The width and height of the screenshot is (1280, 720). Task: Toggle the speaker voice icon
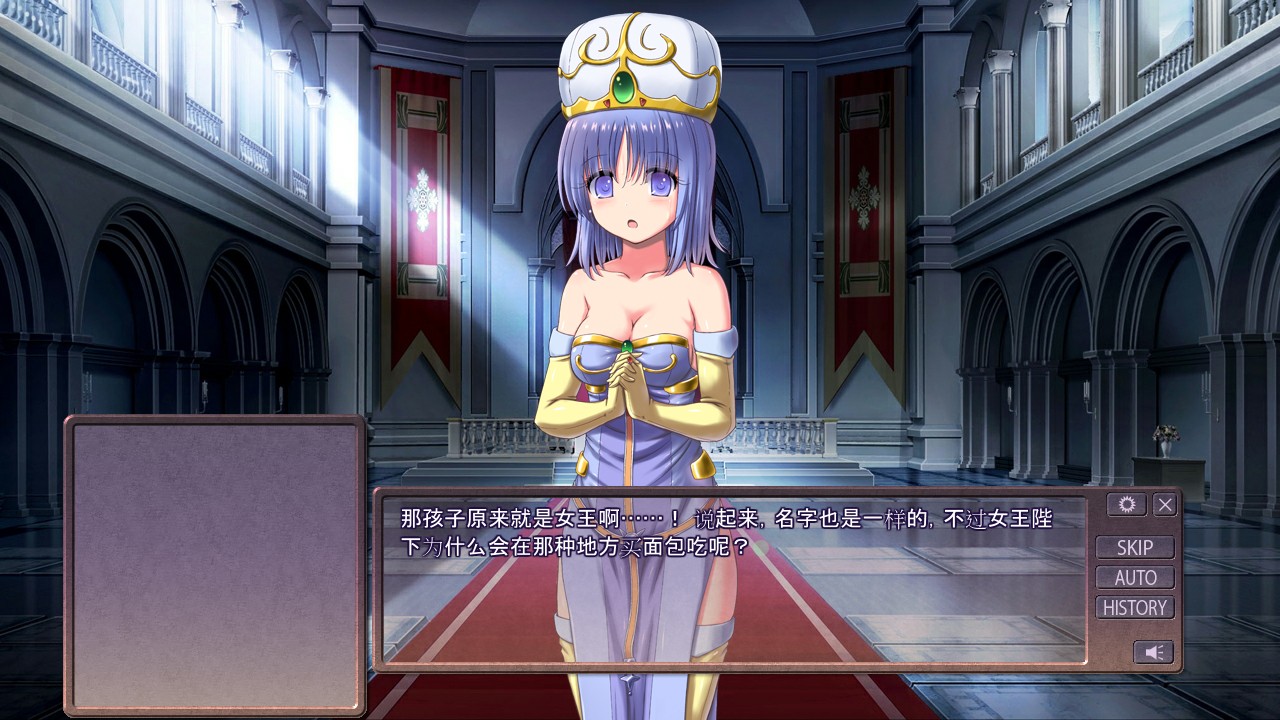(x=1153, y=652)
